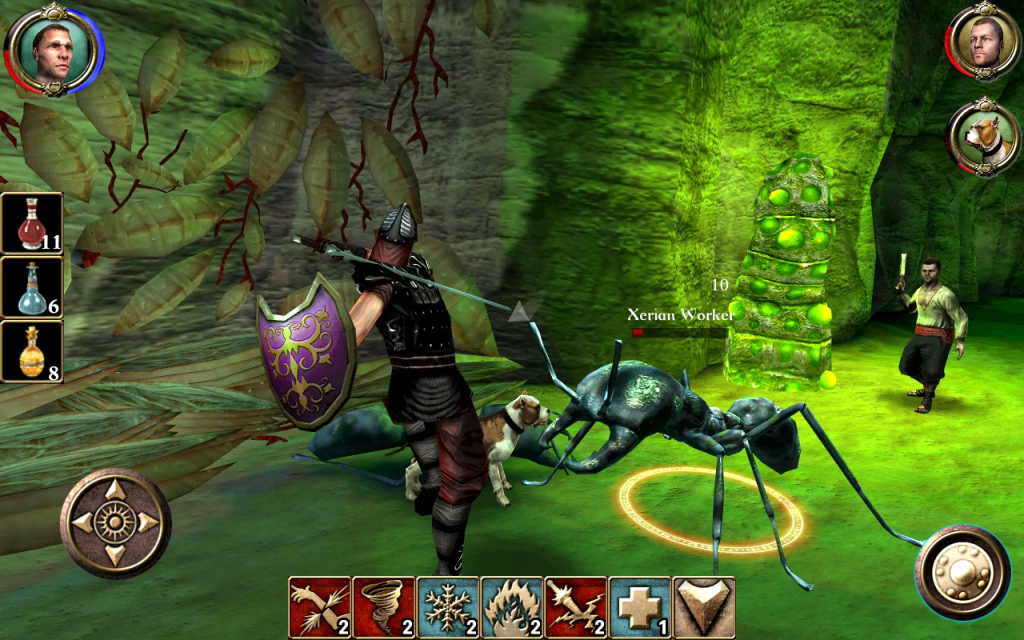Hit the round shield attack button
This screenshot has height=640, width=1024.
tap(962, 573)
